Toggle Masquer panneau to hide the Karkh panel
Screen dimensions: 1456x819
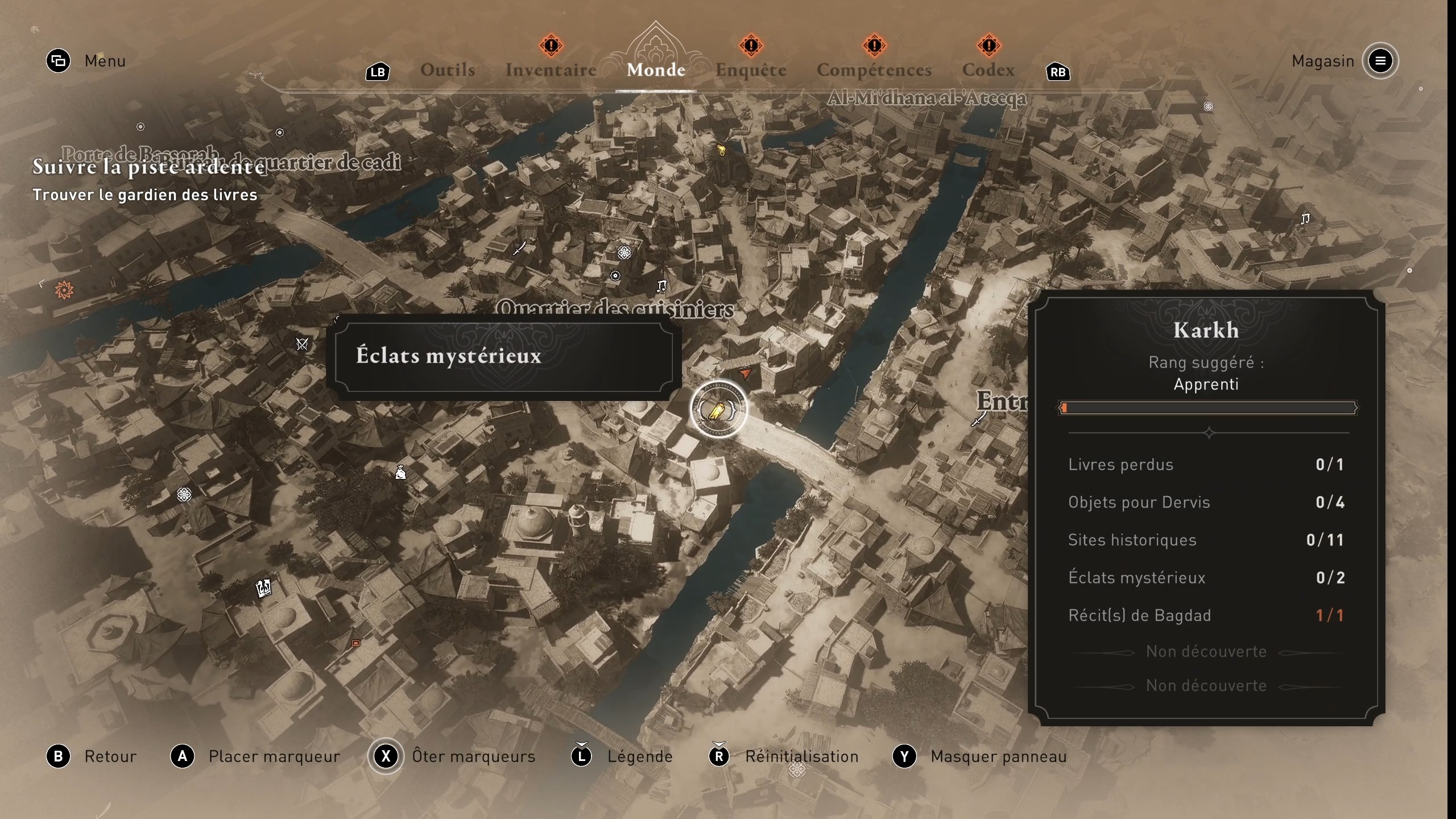tap(997, 756)
